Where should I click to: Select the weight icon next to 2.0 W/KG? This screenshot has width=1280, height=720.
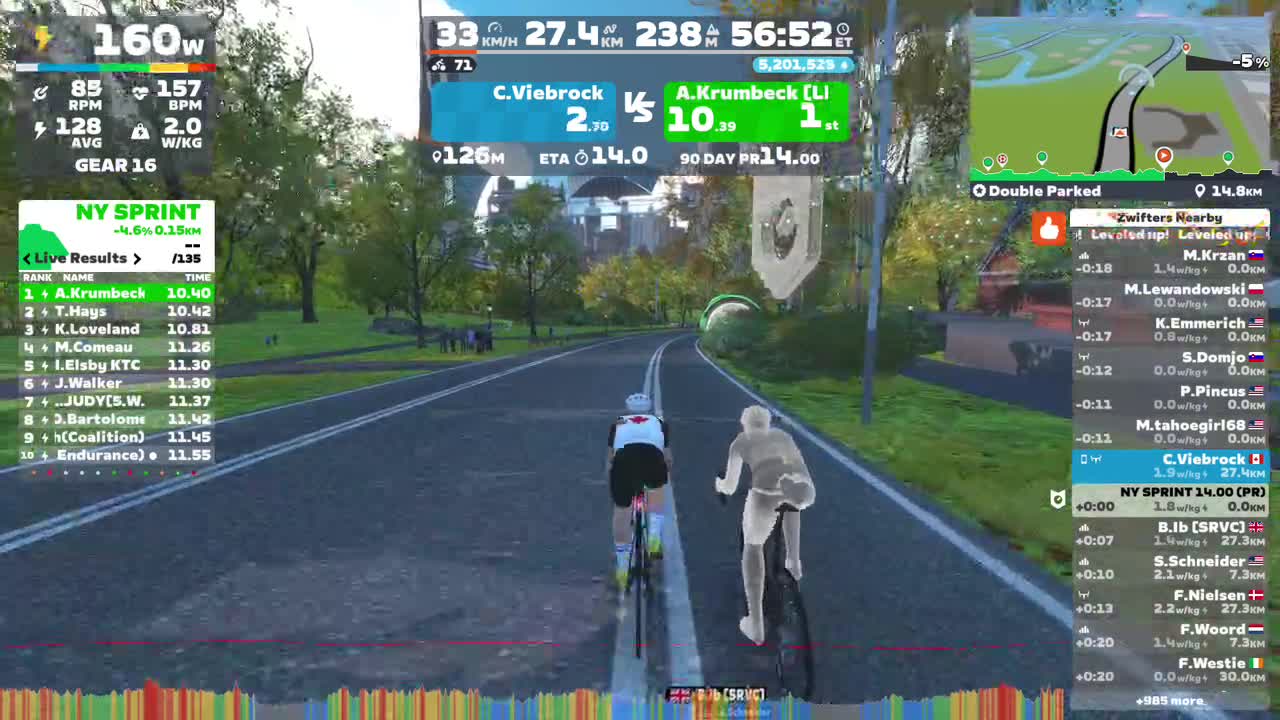[x=141, y=129]
